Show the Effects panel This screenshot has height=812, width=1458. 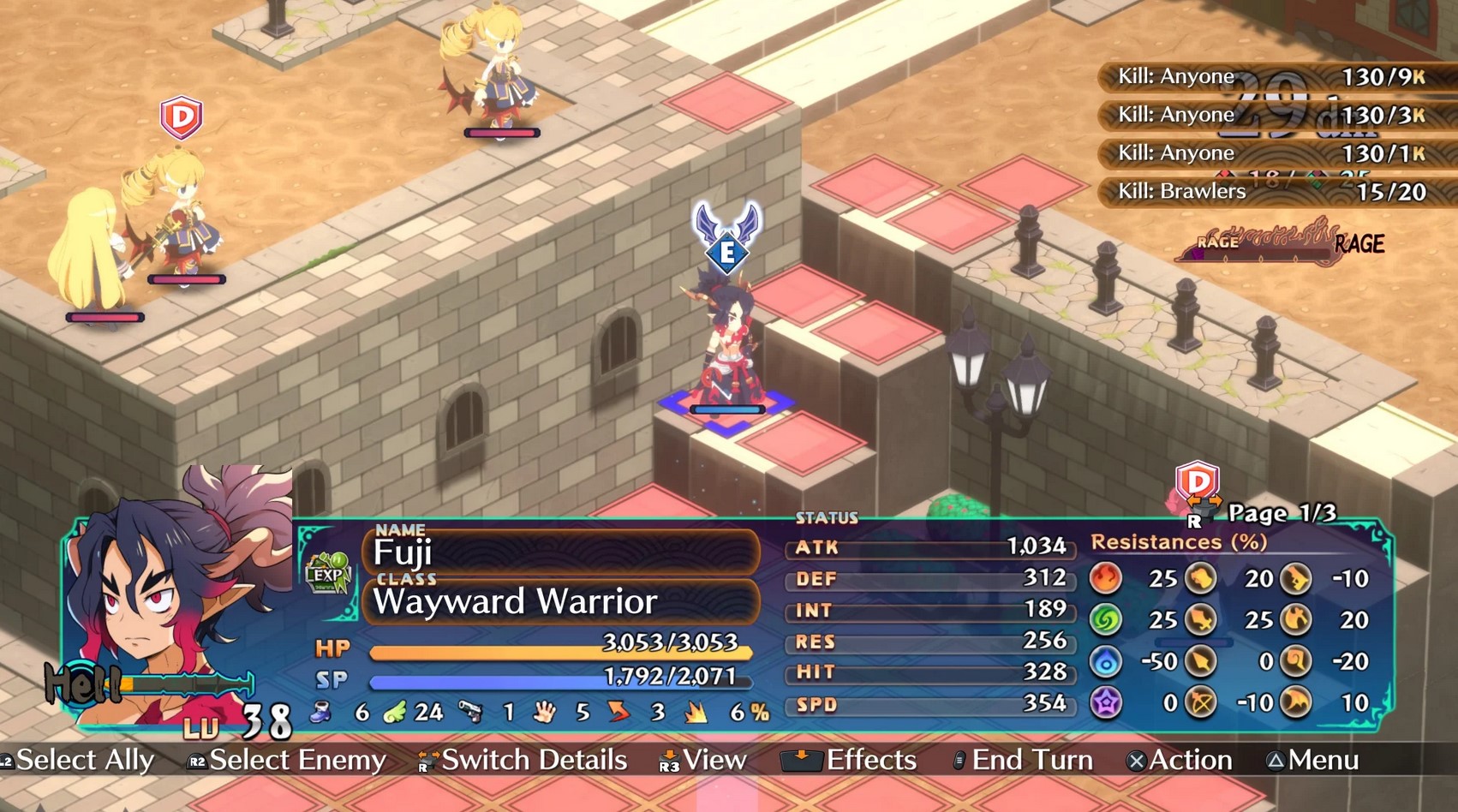[850, 761]
